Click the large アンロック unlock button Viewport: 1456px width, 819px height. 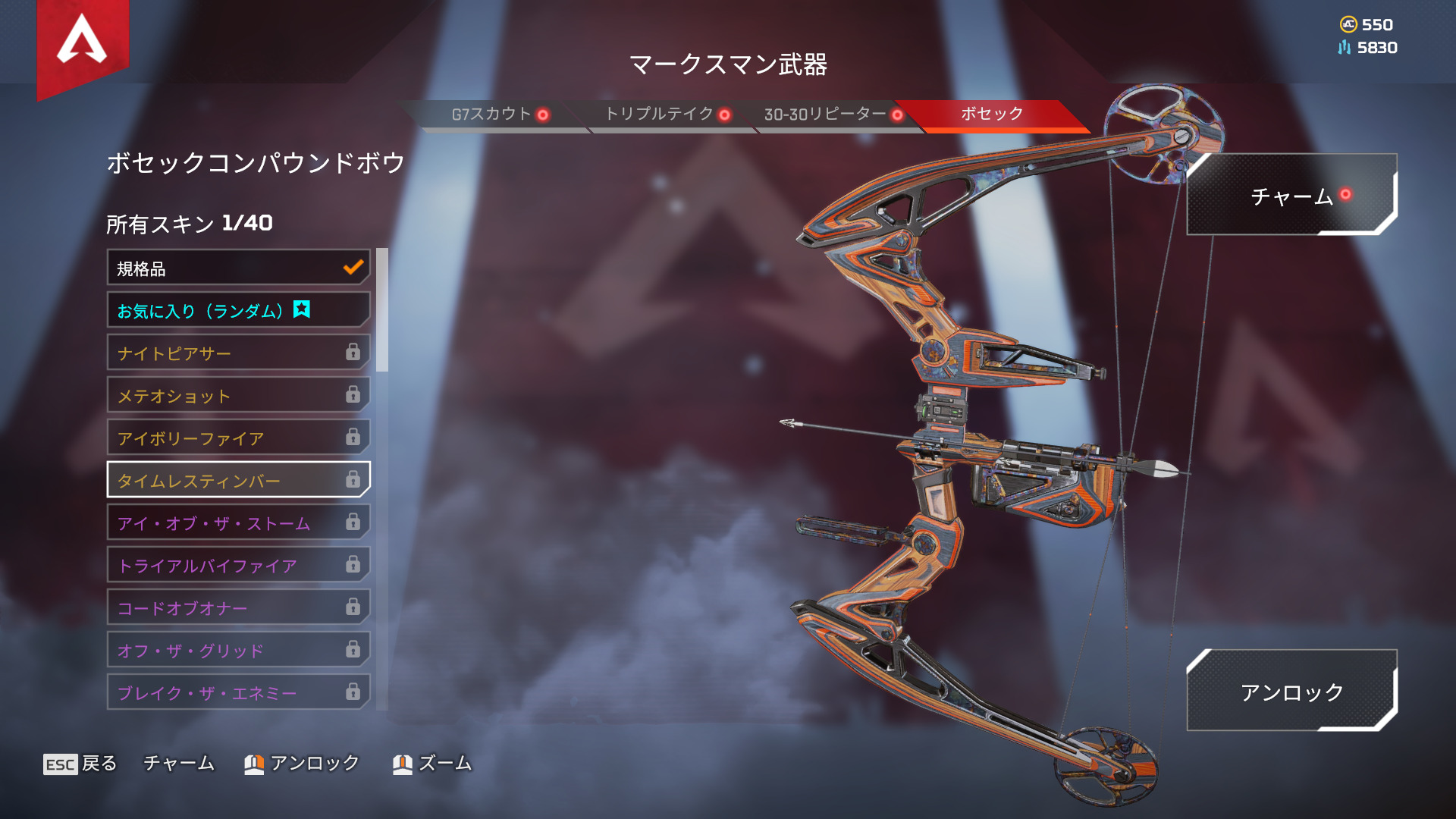click(1291, 692)
